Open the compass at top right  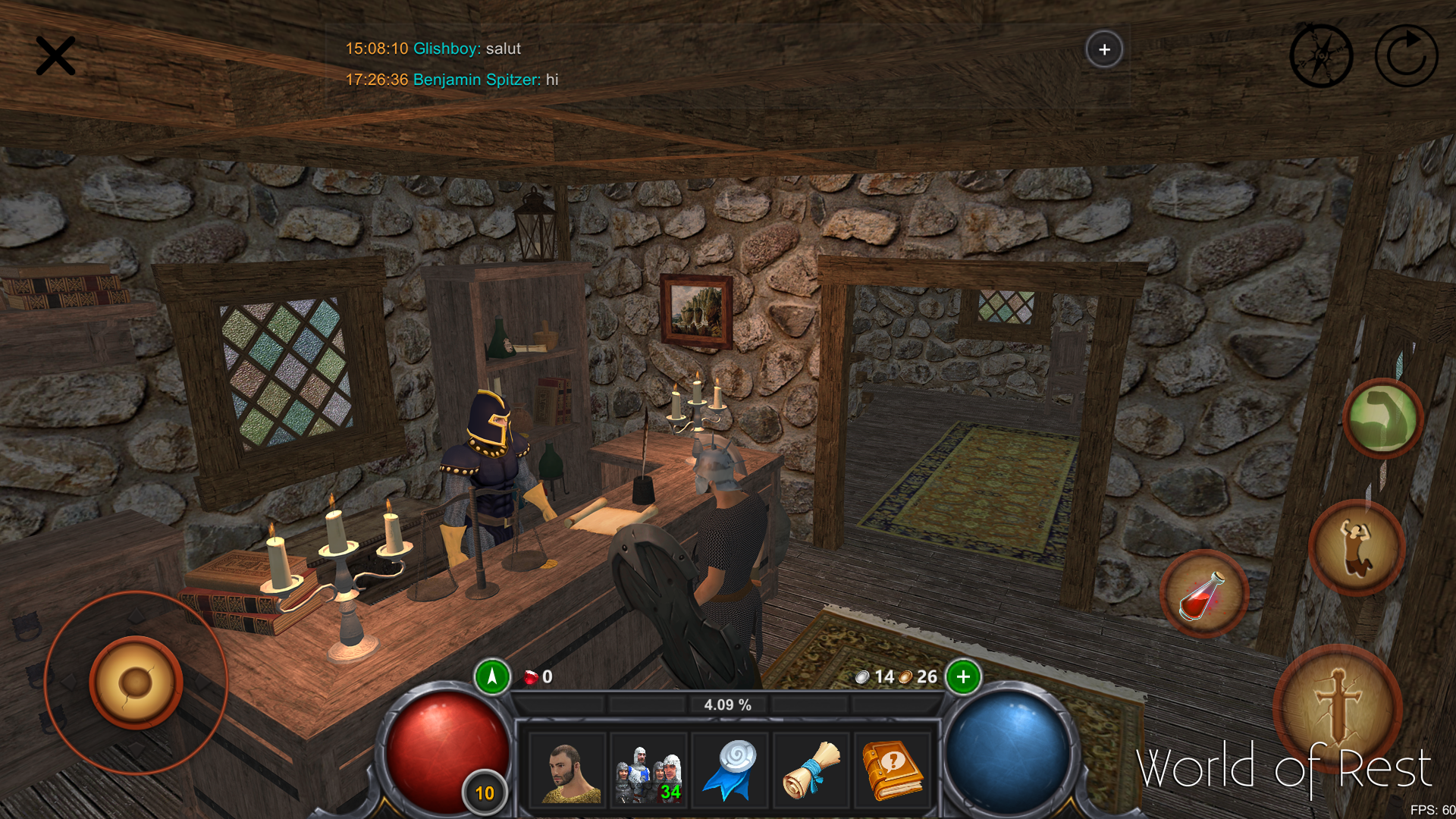click(x=1321, y=54)
